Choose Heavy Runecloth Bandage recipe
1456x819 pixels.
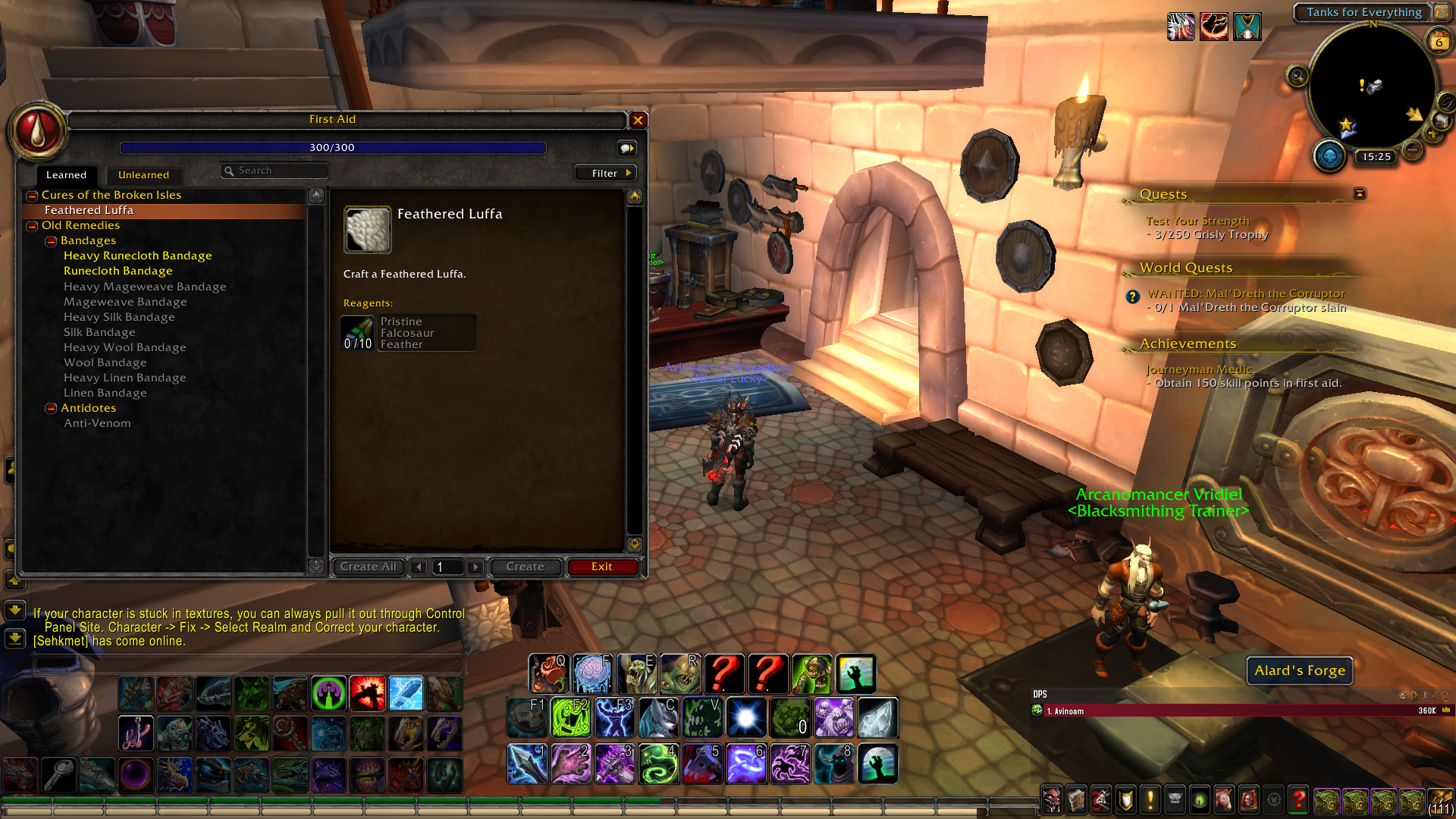[137, 256]
